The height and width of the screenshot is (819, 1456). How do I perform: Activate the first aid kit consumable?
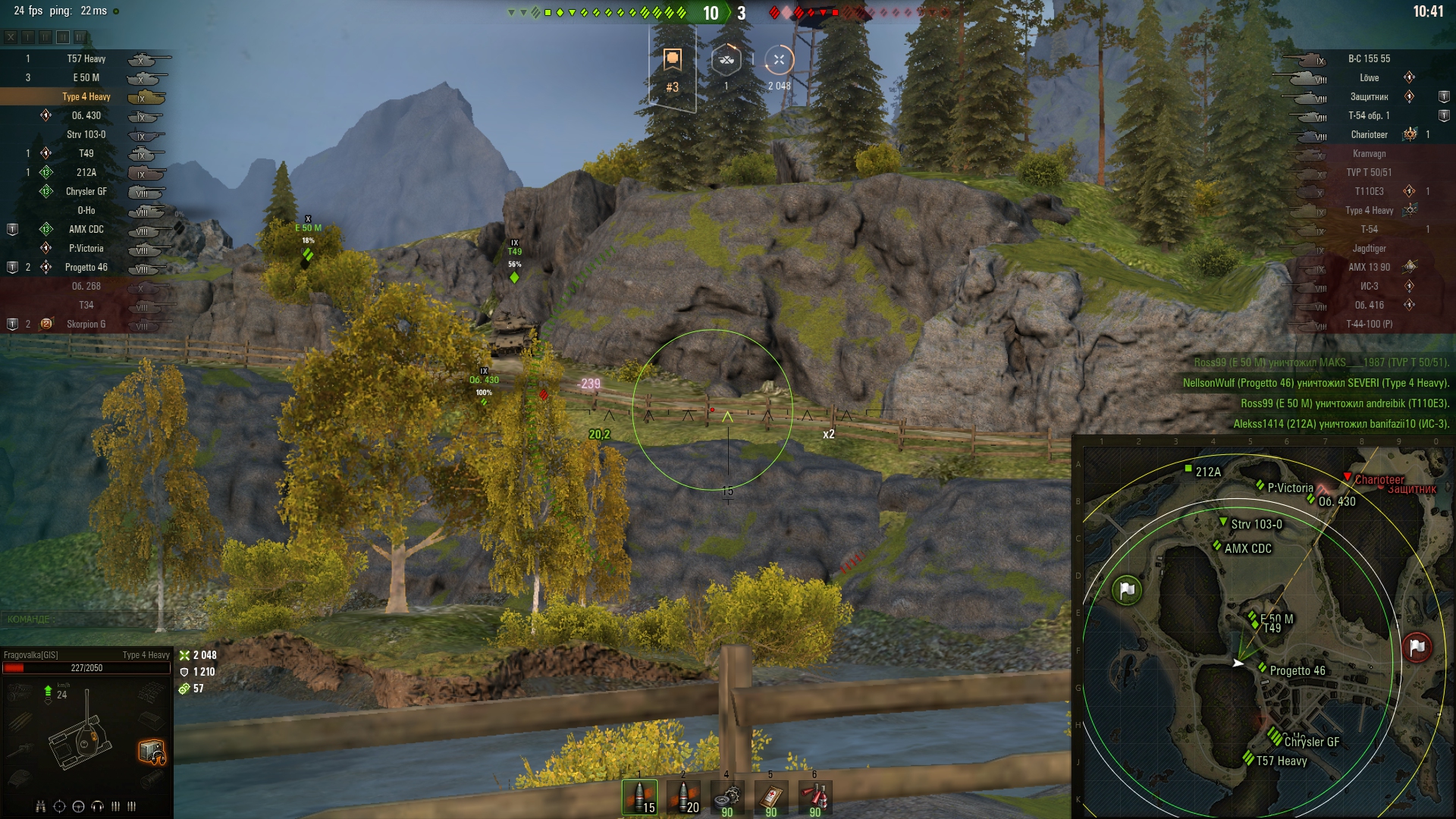[x=771, y=798]
